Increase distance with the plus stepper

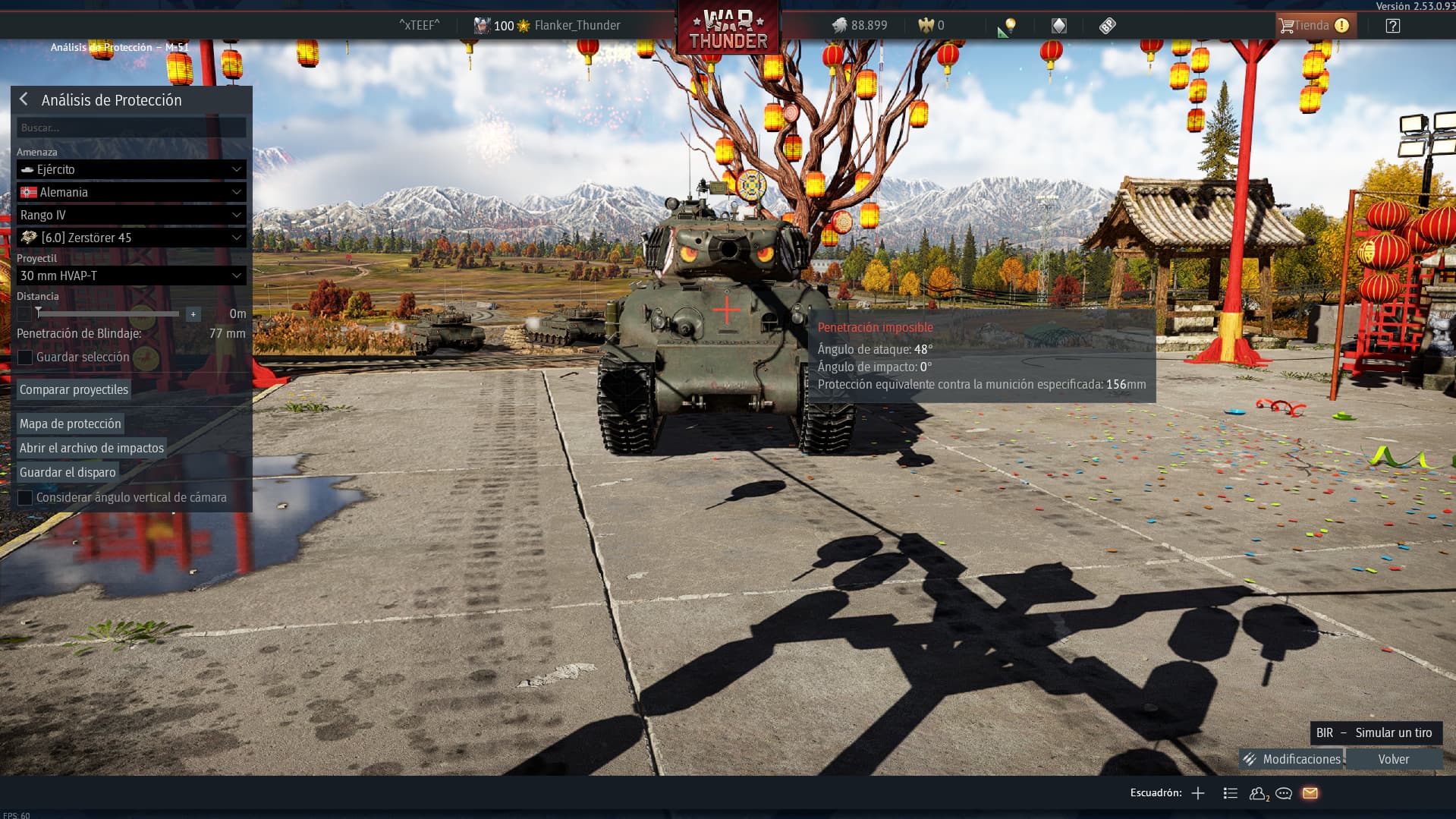pos(193,313)
